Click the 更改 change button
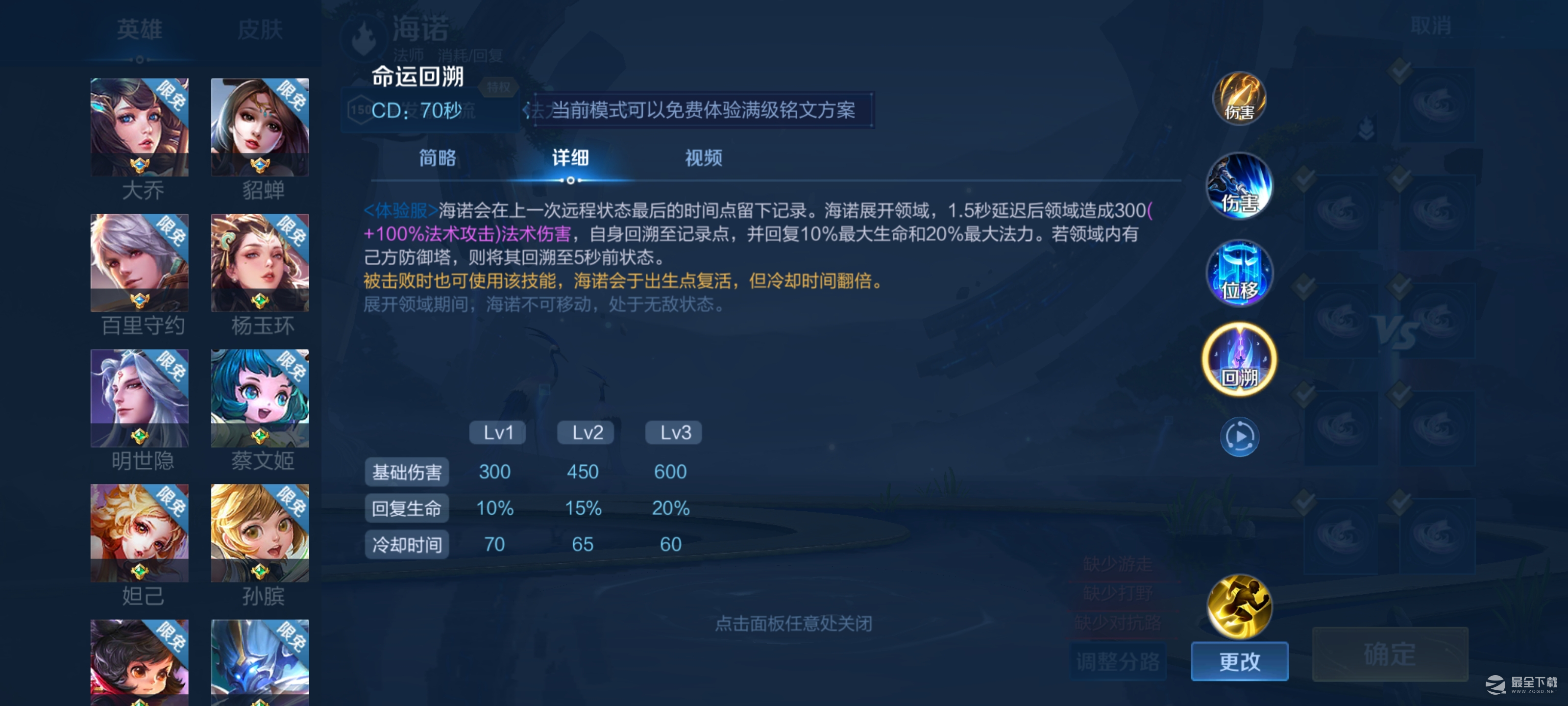The width and height of the screenshot is (1568, 706). (1239, 662)
